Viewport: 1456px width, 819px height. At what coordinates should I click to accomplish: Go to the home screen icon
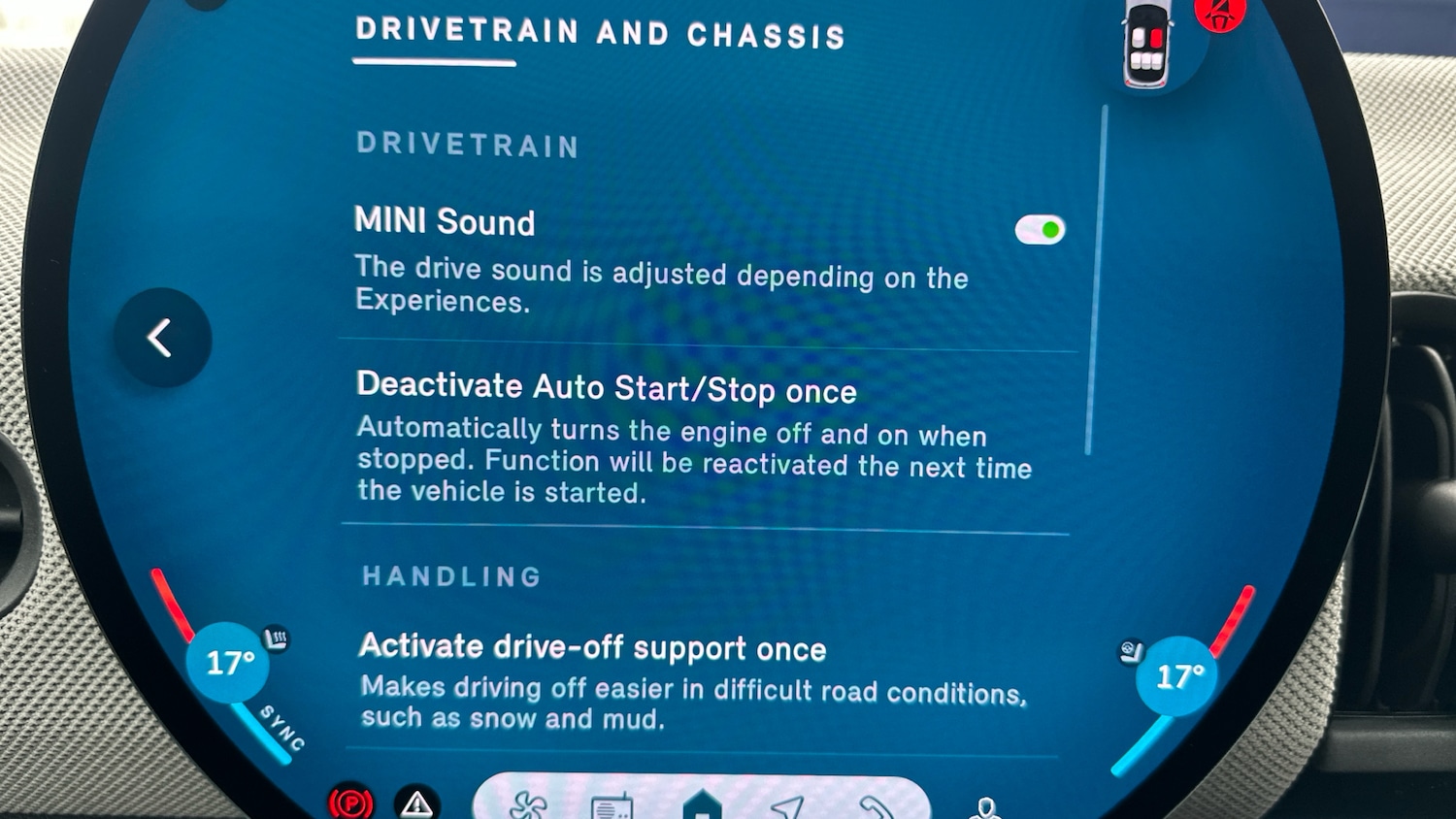702,804
